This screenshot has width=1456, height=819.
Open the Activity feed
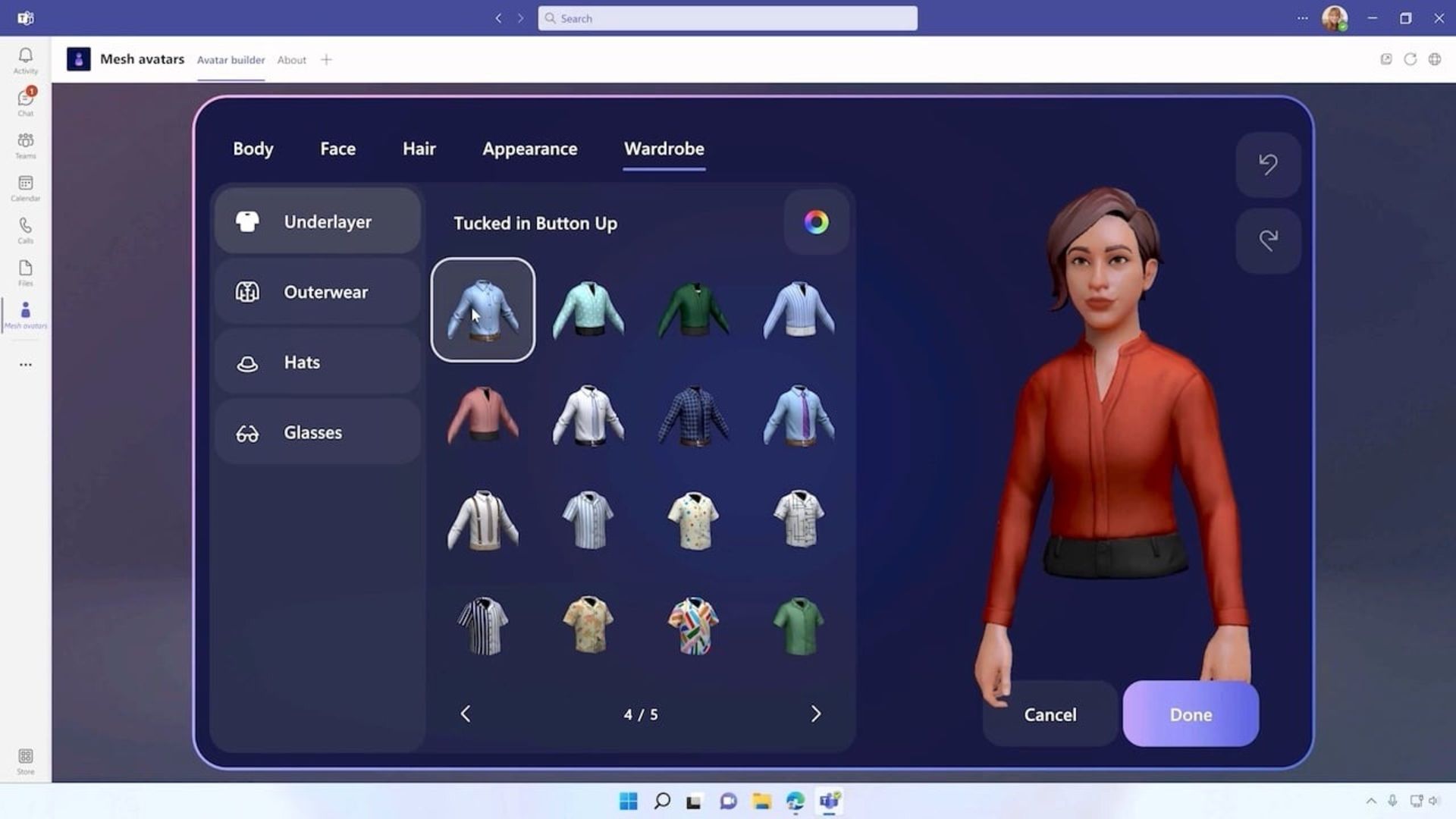click(x=25, y=59)
